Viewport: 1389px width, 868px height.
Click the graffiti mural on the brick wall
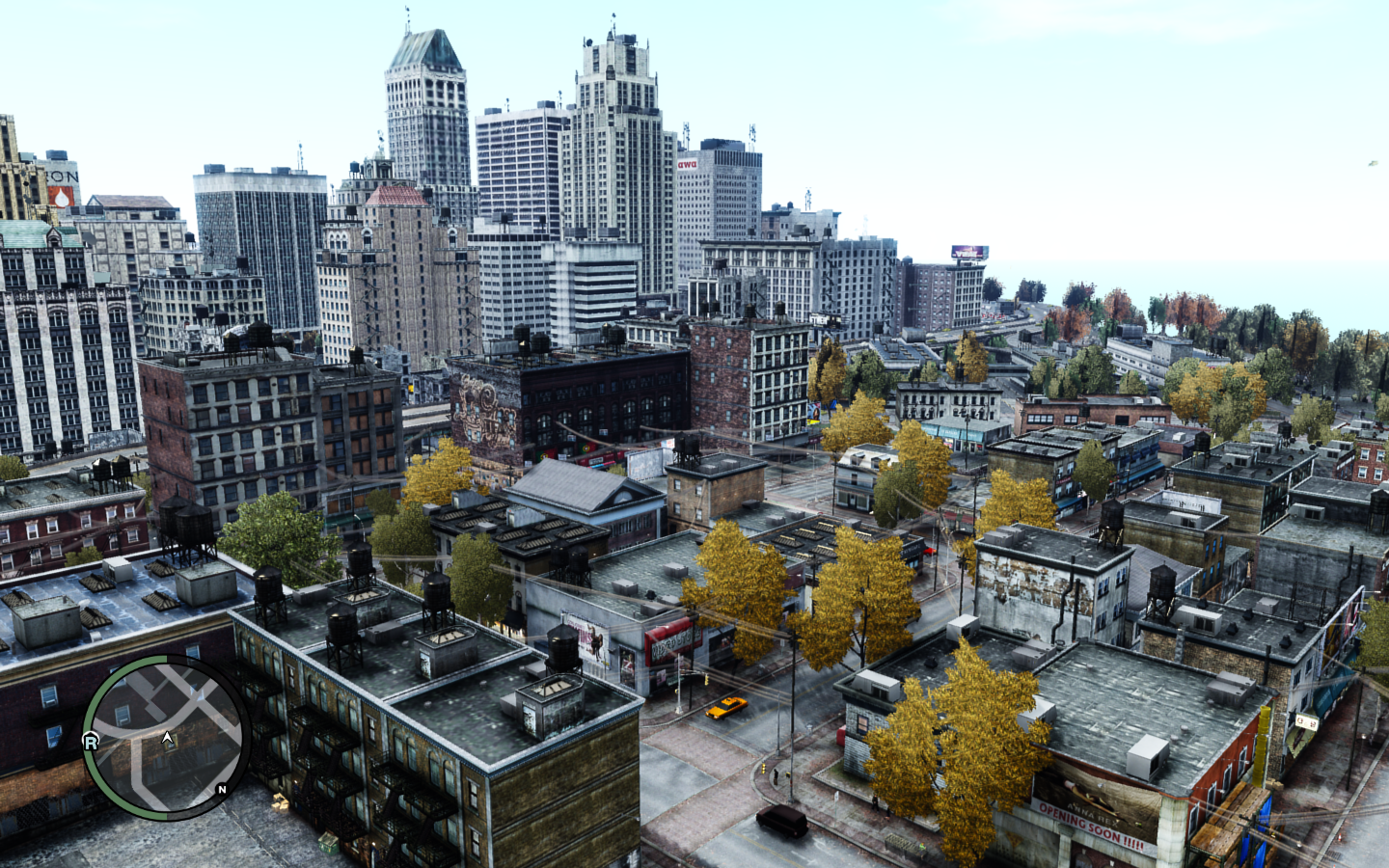point(482,410)
